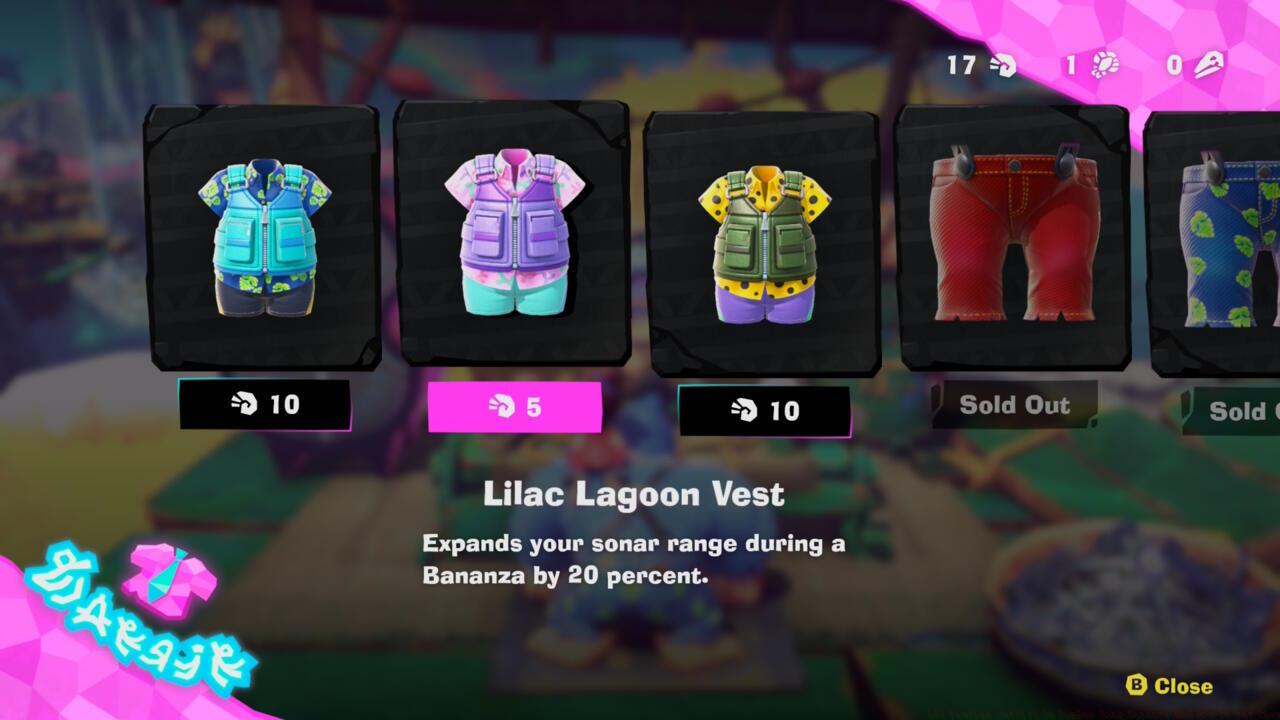Viewport: 1280px width, 720px height.
Task: Select the green and yellow vest outfit card
Action: pyautogui.click(x=760, y=240)
